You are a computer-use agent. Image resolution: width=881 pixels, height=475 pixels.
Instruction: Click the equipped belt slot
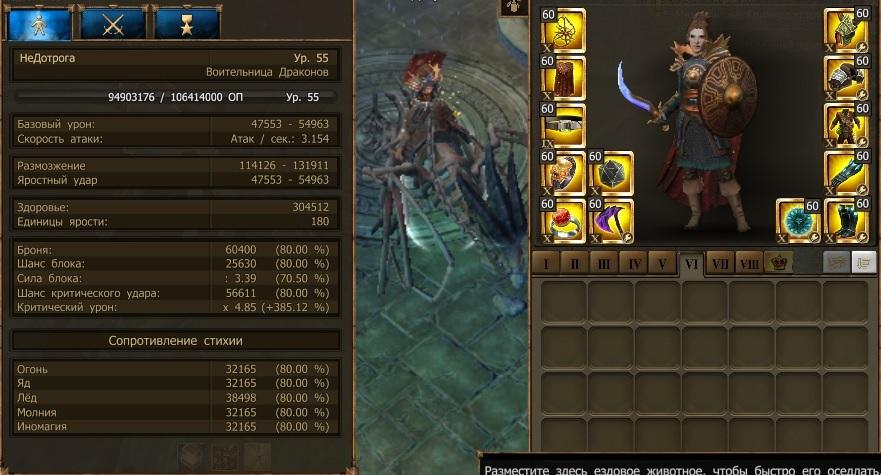[x=563, y=125]
